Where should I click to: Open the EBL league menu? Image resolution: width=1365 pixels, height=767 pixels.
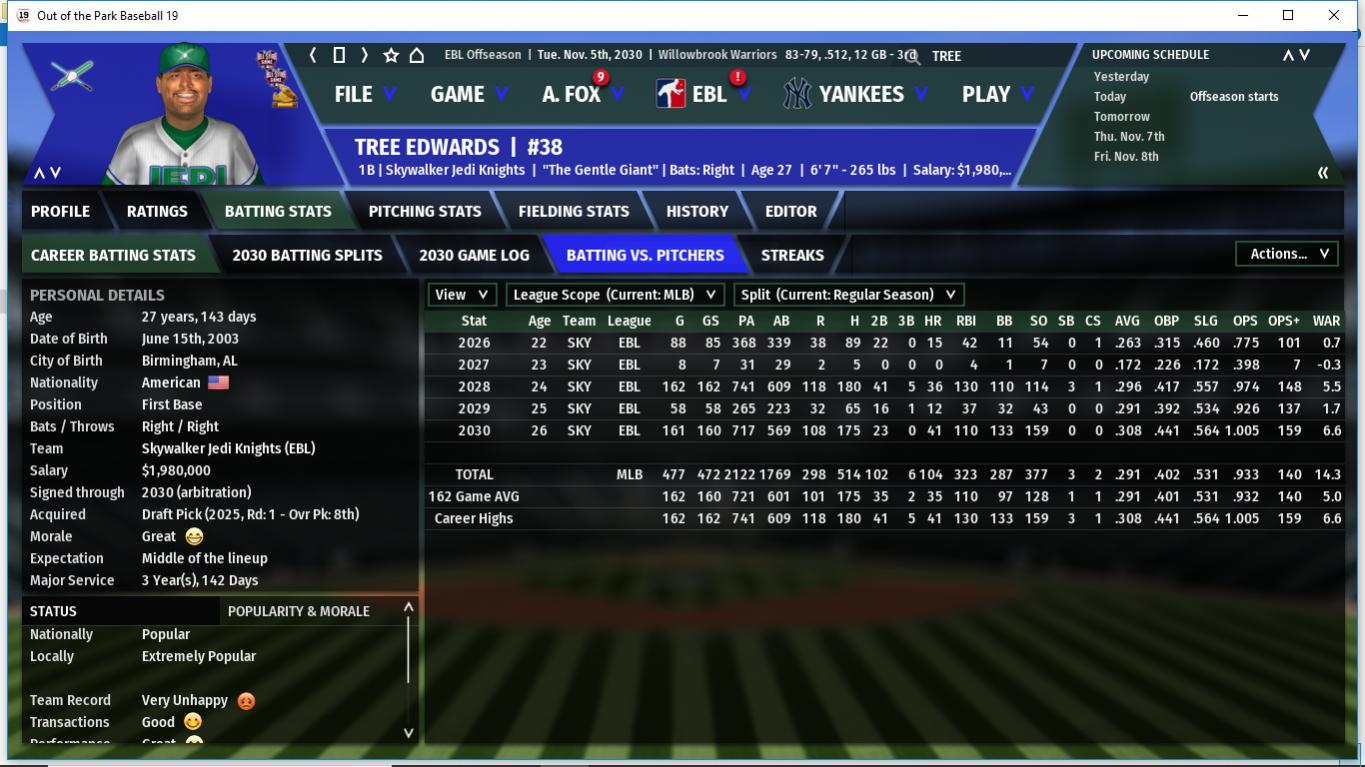pos(707,94)
